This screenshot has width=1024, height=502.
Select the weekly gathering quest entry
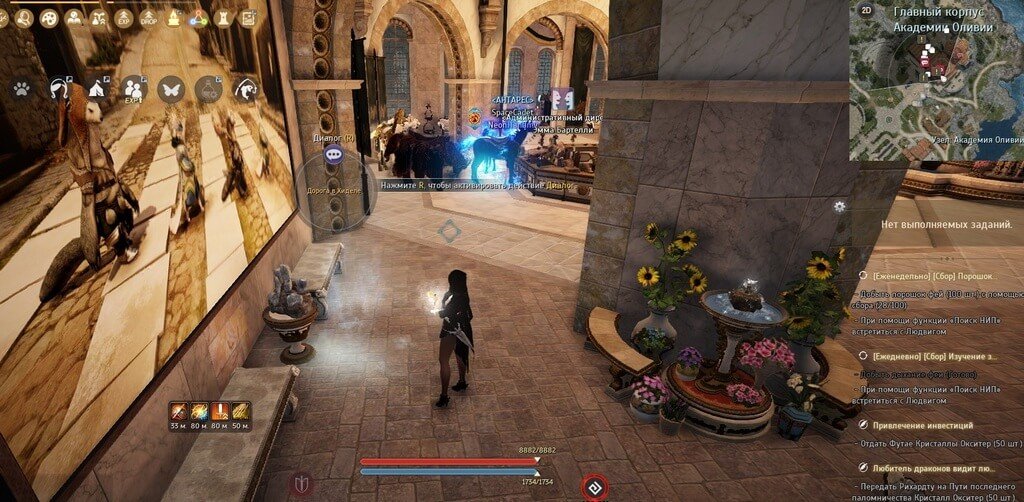(928, 273)
